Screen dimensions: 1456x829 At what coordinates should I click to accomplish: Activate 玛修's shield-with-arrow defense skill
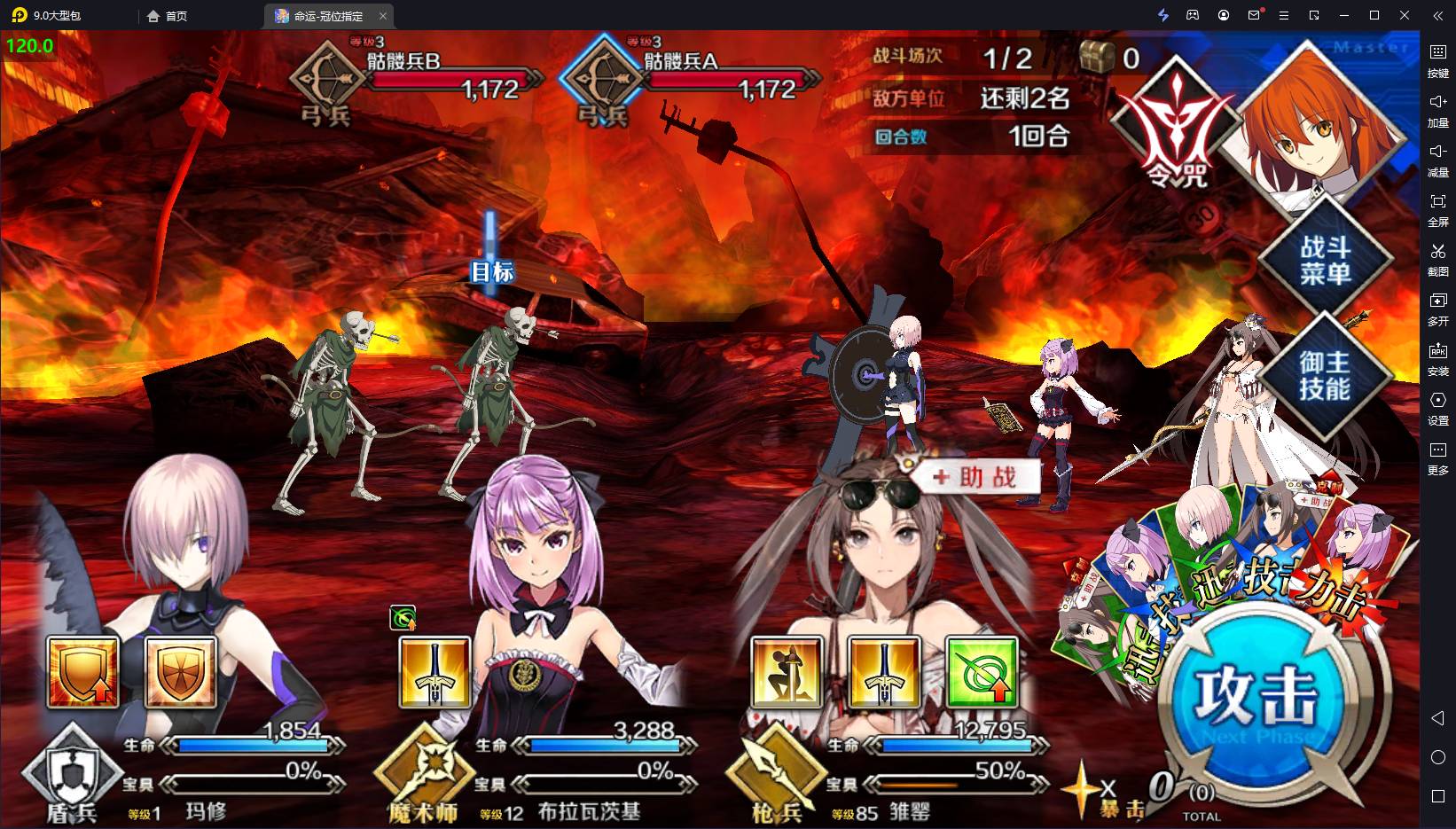point(82,671)
